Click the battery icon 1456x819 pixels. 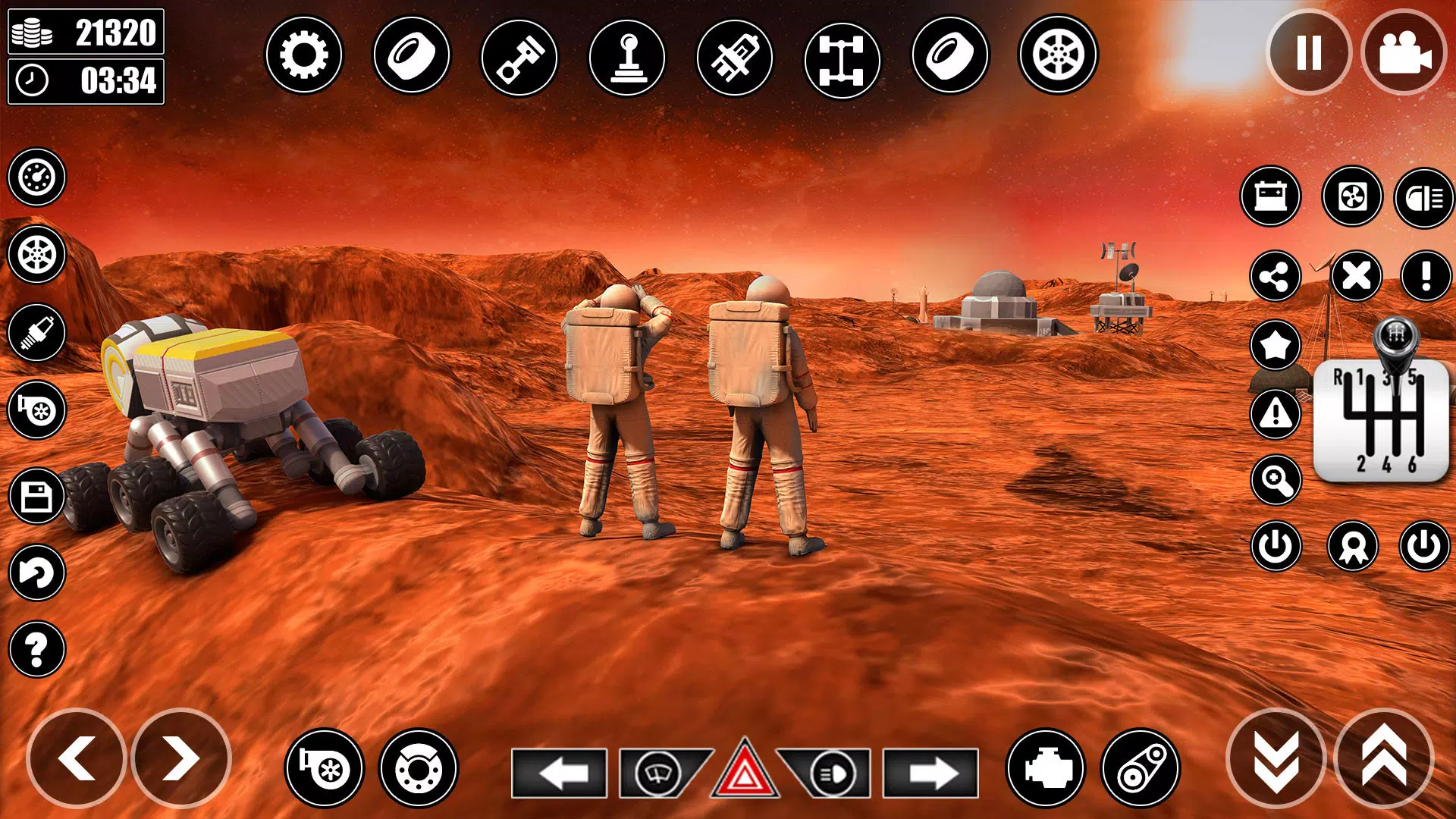(1271, 196)
